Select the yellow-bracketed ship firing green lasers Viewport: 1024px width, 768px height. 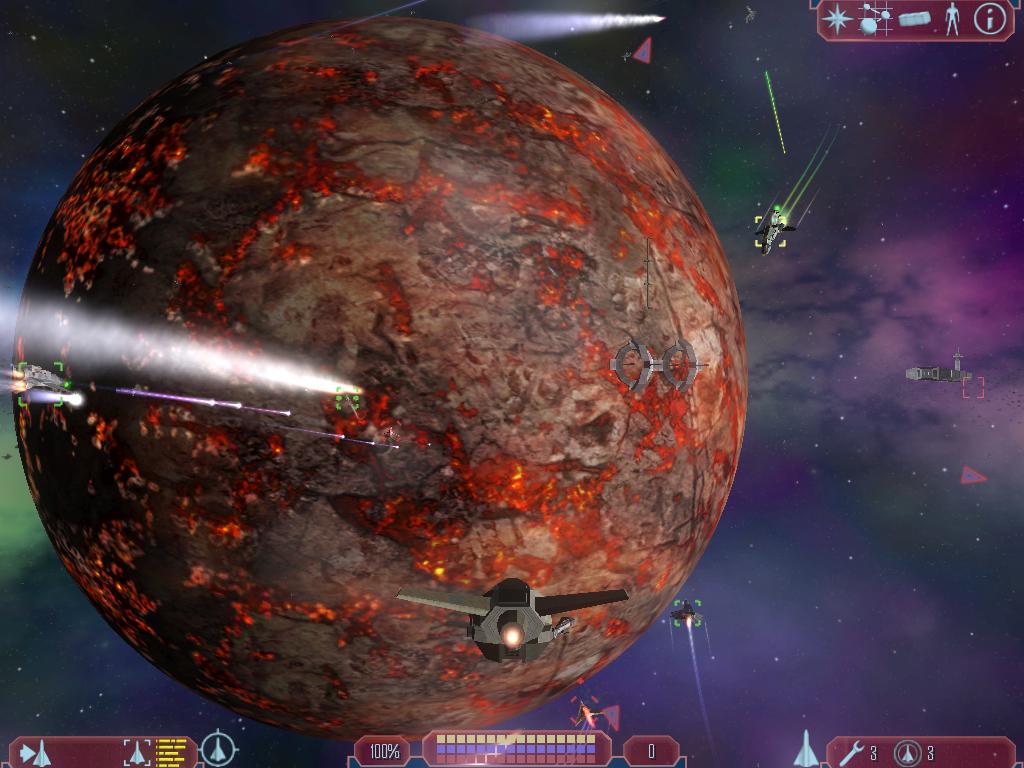pos(770,230)
